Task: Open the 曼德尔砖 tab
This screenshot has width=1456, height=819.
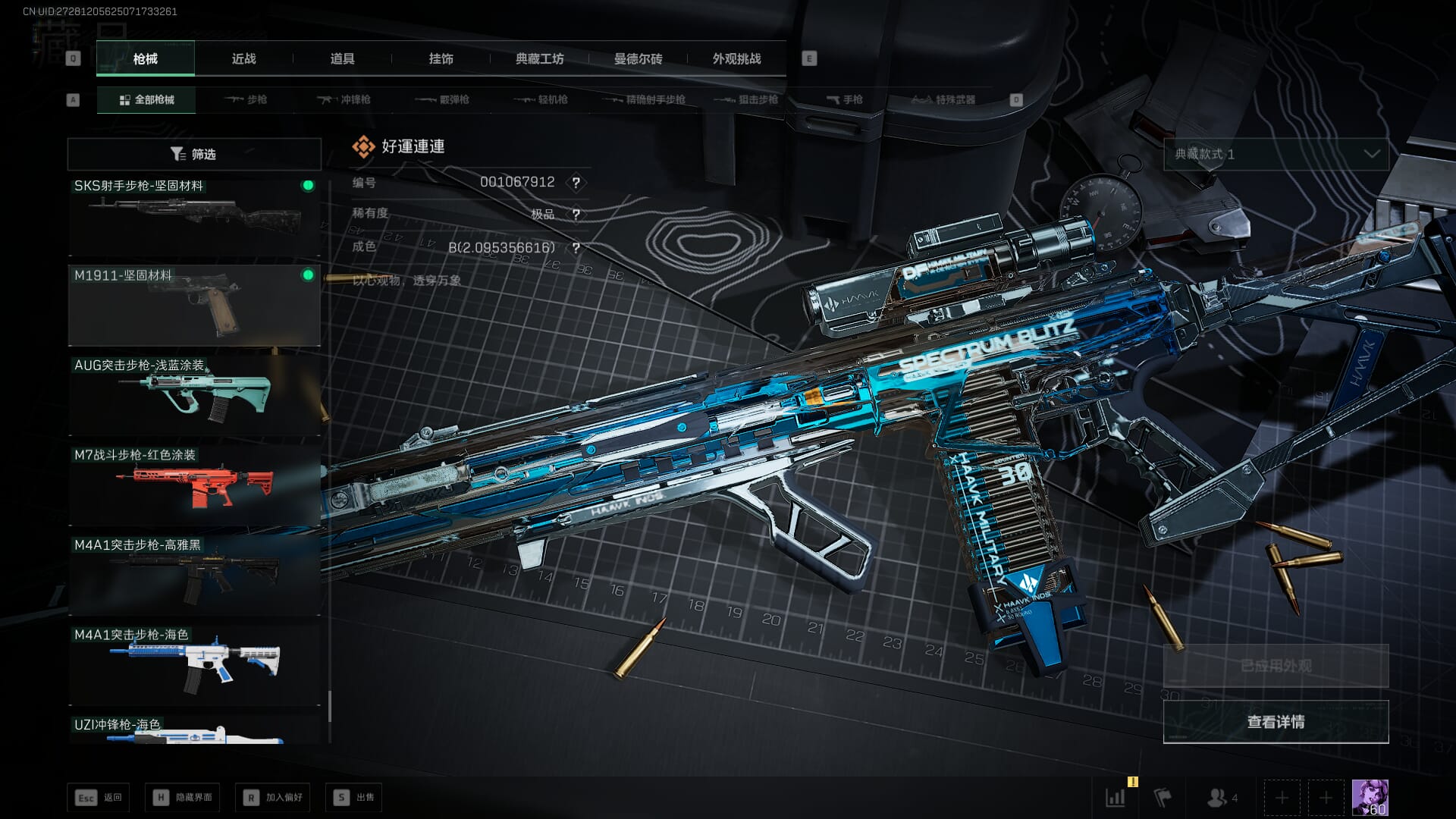Action: point(638,59)
